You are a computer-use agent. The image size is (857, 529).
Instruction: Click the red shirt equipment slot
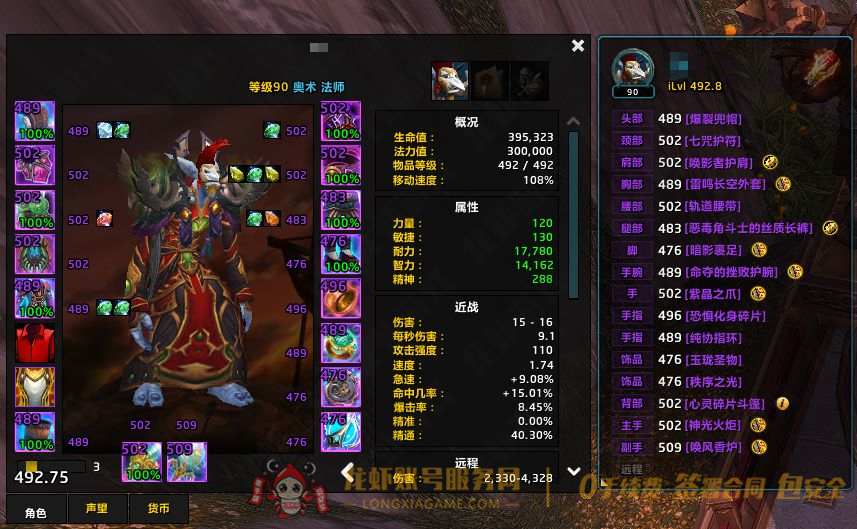pyautogui.click(x=35, y=343)
